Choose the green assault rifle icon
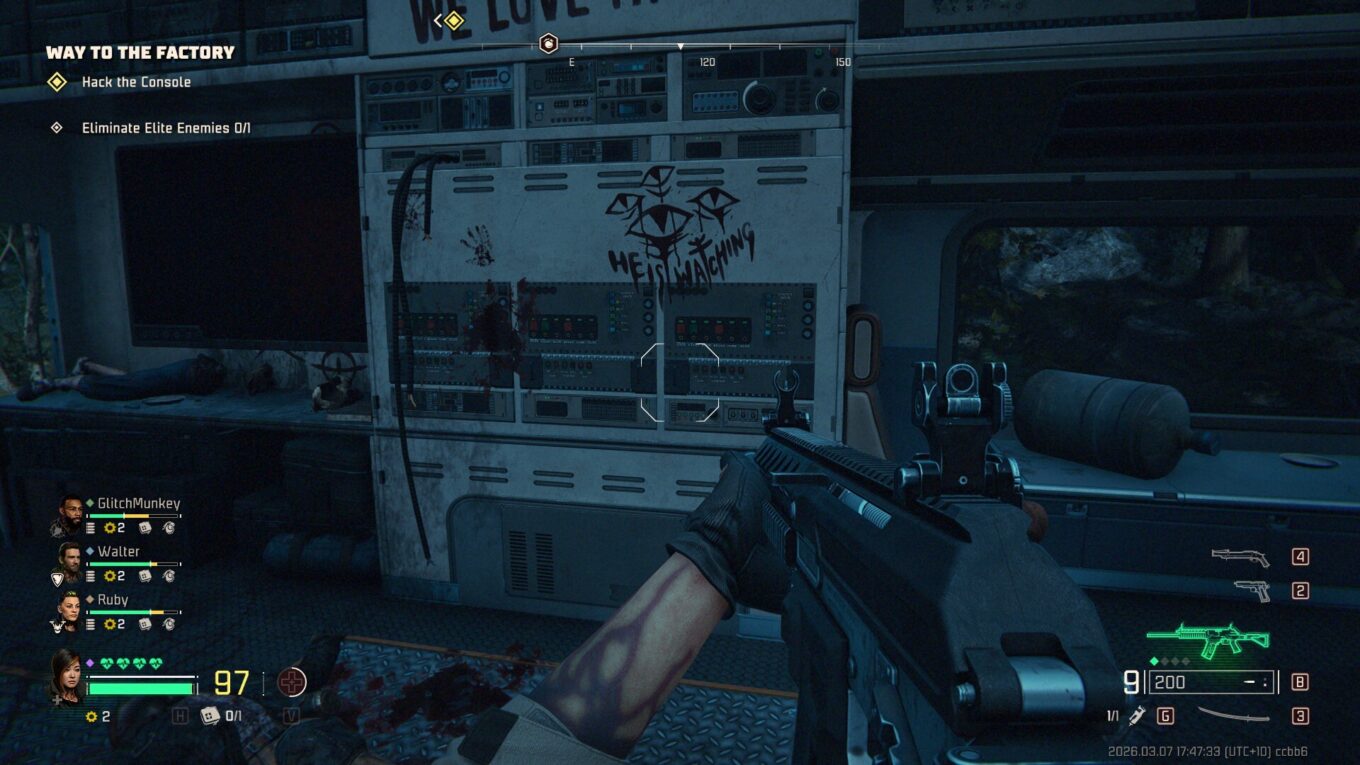This screenshot has height=765, width=1360. click(1207, 640)
